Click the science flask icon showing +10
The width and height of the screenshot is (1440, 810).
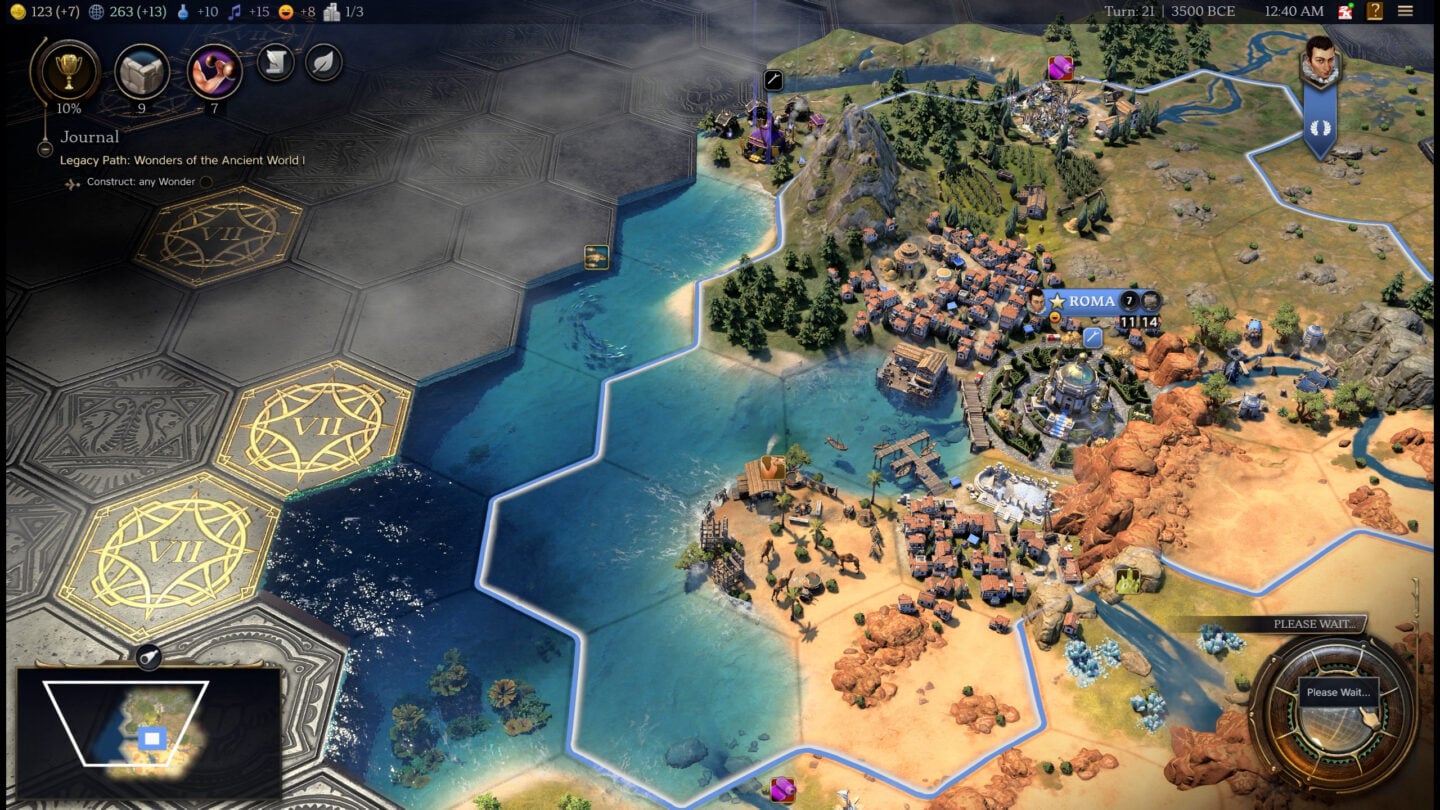(x=182, y=11)
